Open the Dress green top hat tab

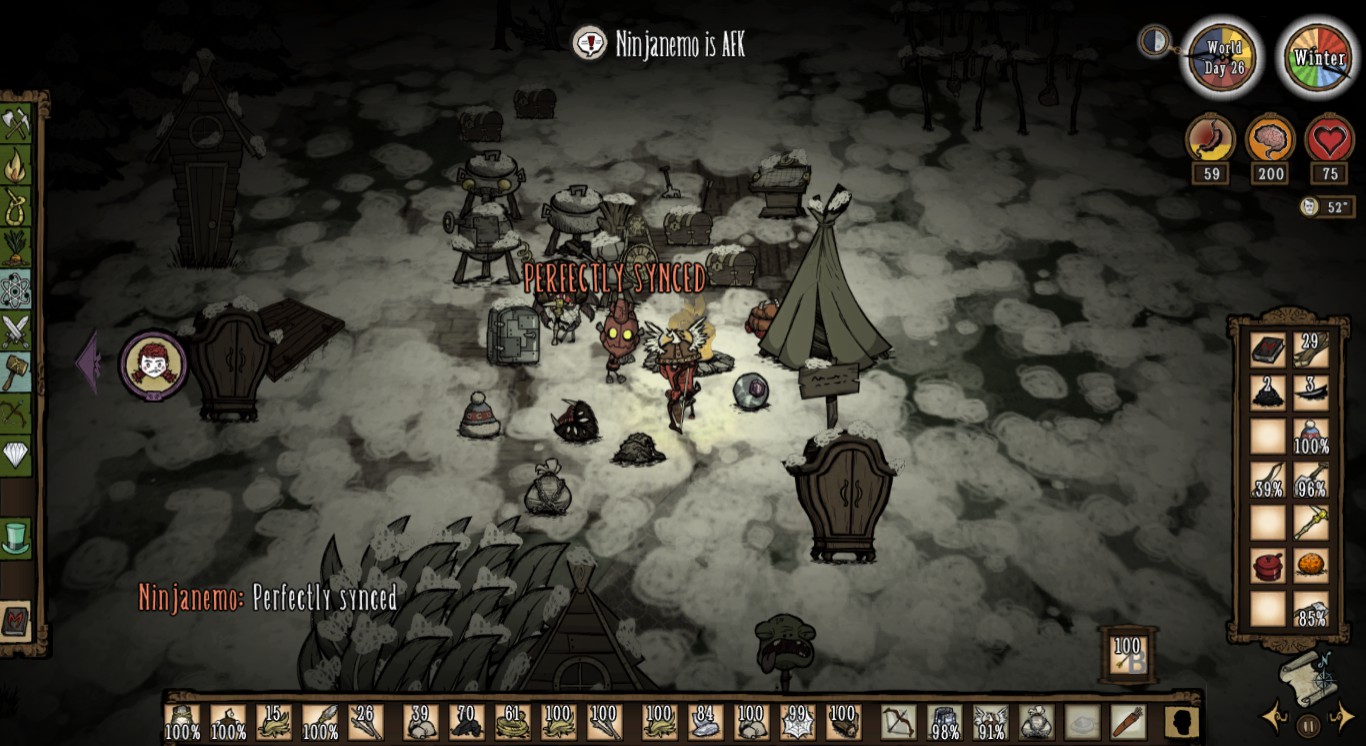pos(16,538)
